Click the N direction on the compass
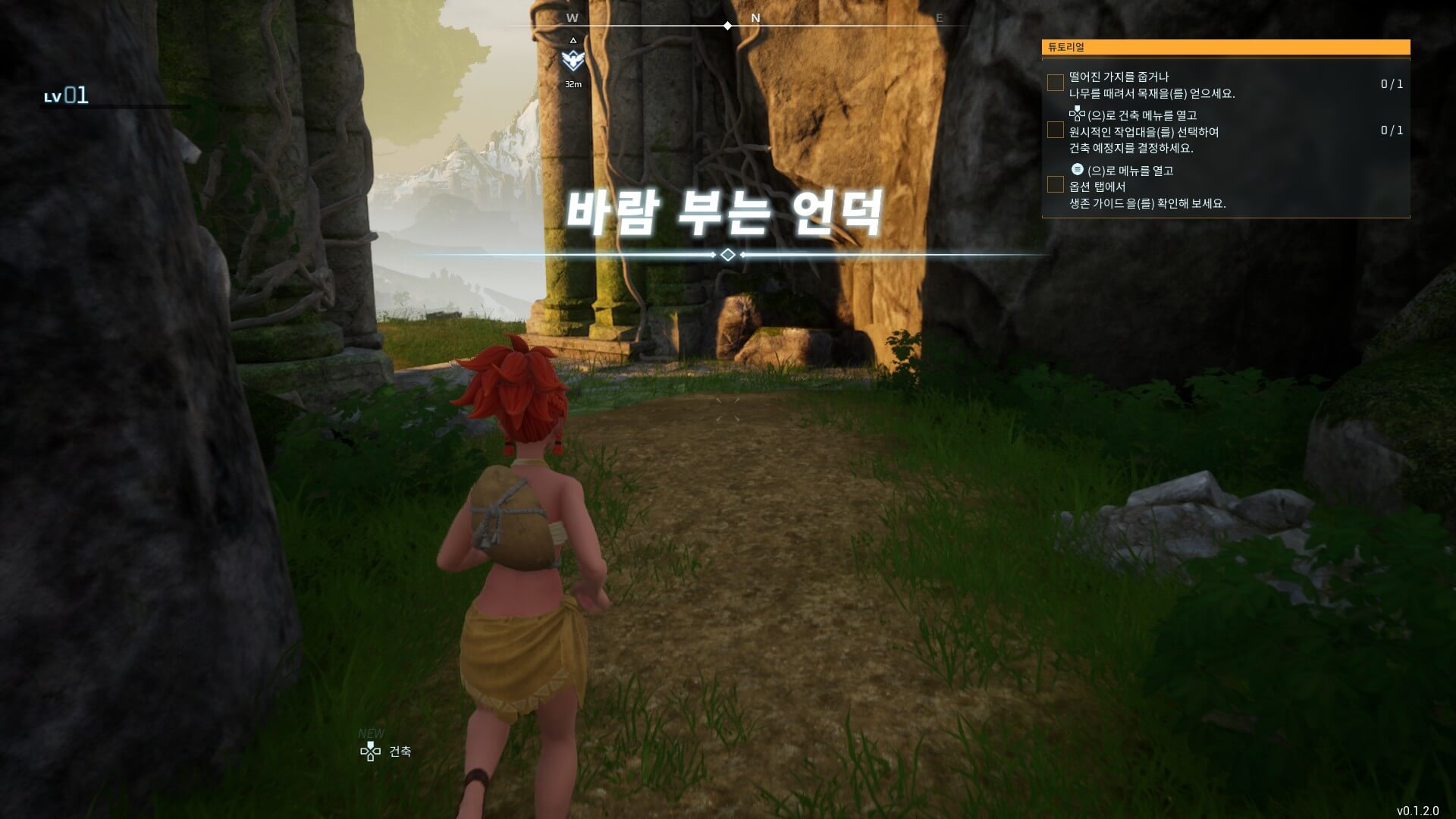The width and height of the screenshot is (1456, 819). click(754, 17)
